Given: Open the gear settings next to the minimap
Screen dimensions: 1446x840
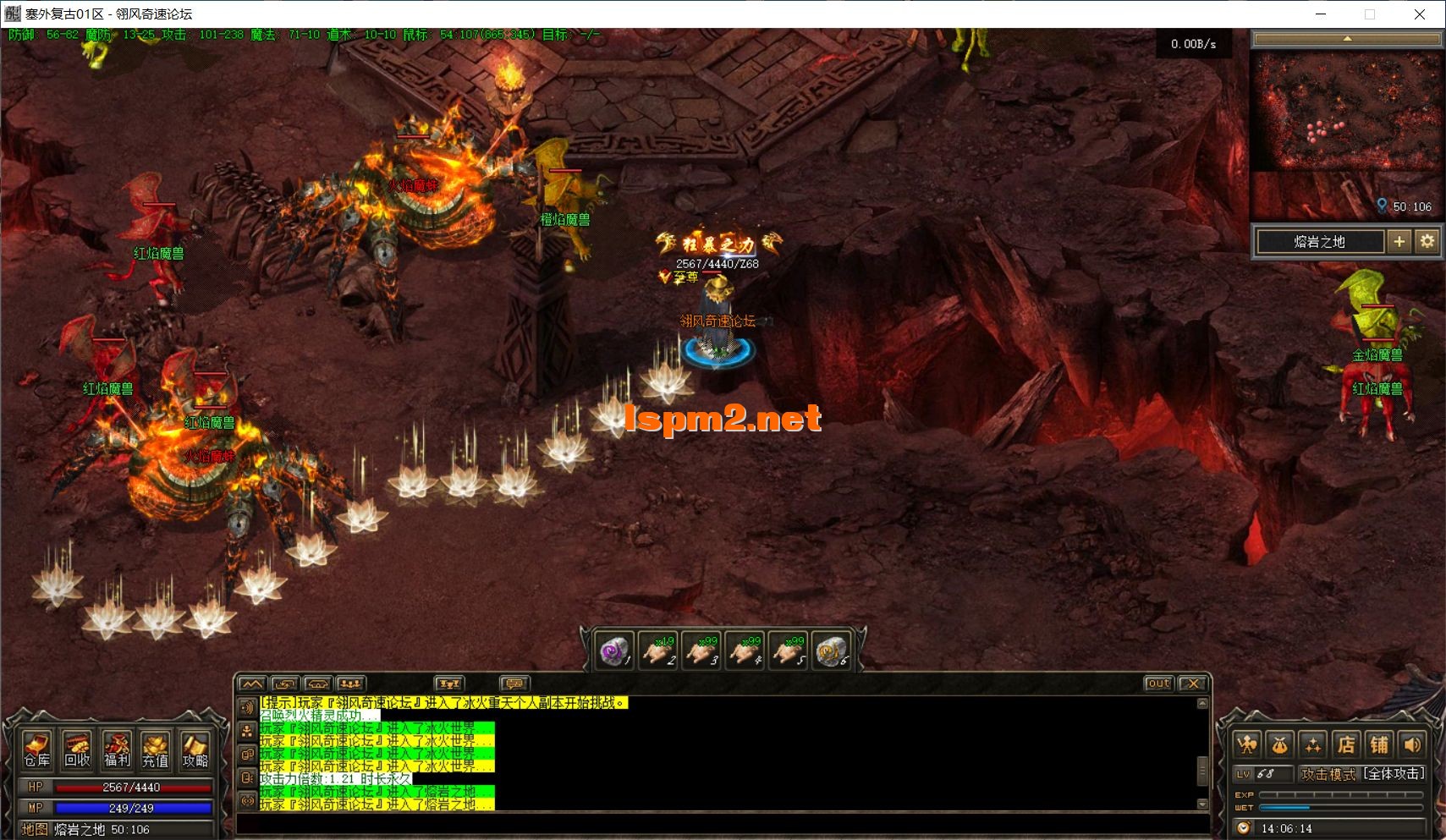Looking at the screenshot, I should coord(1427,242).
